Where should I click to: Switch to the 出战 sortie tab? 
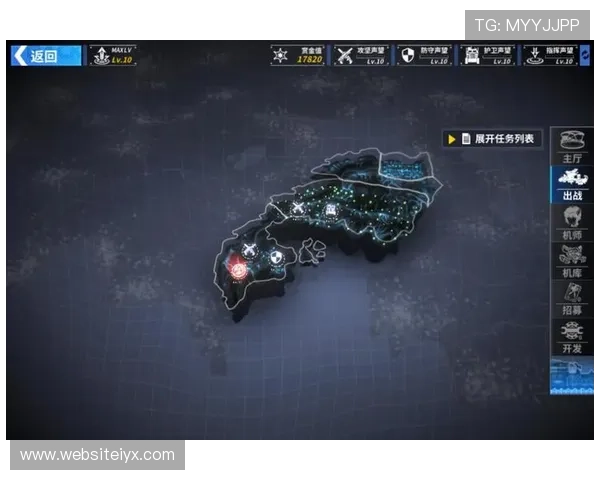pos(572,184)
